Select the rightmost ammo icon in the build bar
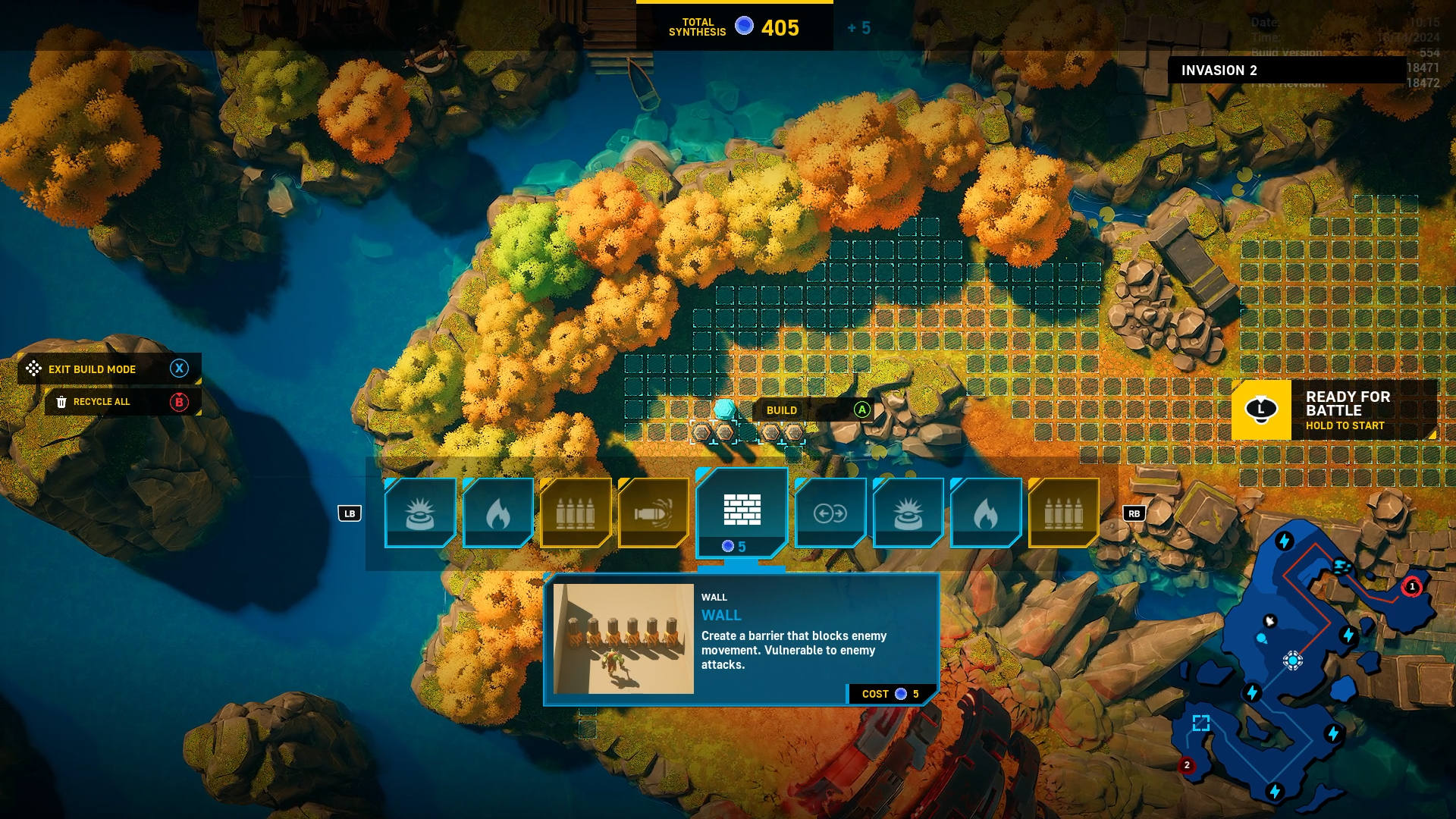The height and width of the screenshot is (819, 1456). 1063,513
